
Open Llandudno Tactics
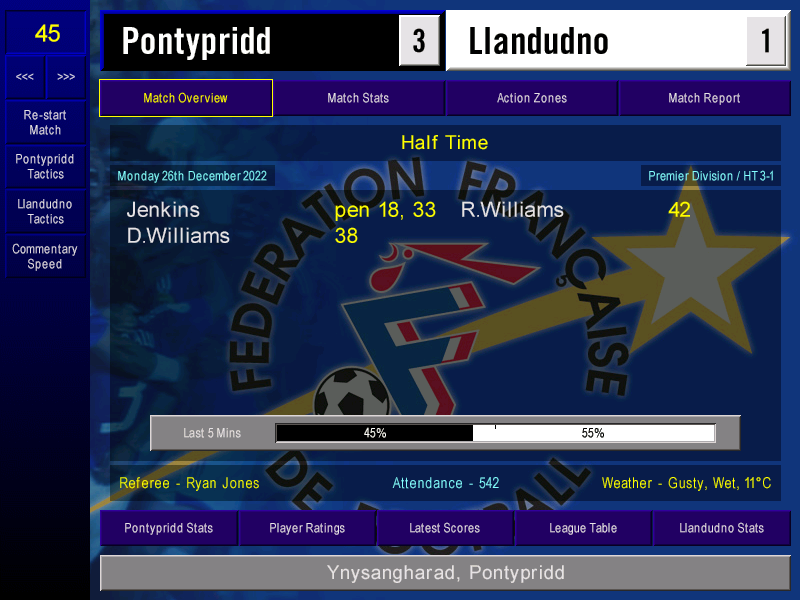45,211
